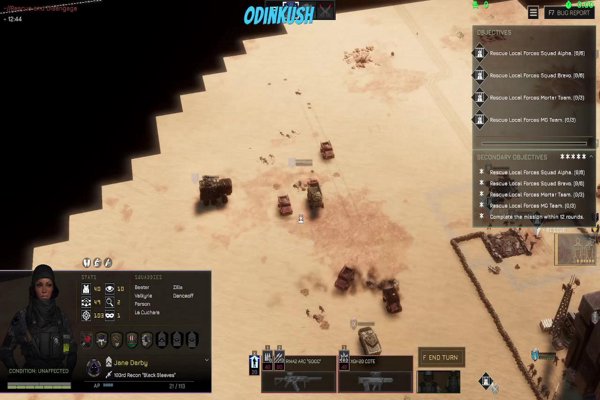The width and height of the screenshot is (600, 400).
Task: End the current turn
Action: (x=441, y=357)
